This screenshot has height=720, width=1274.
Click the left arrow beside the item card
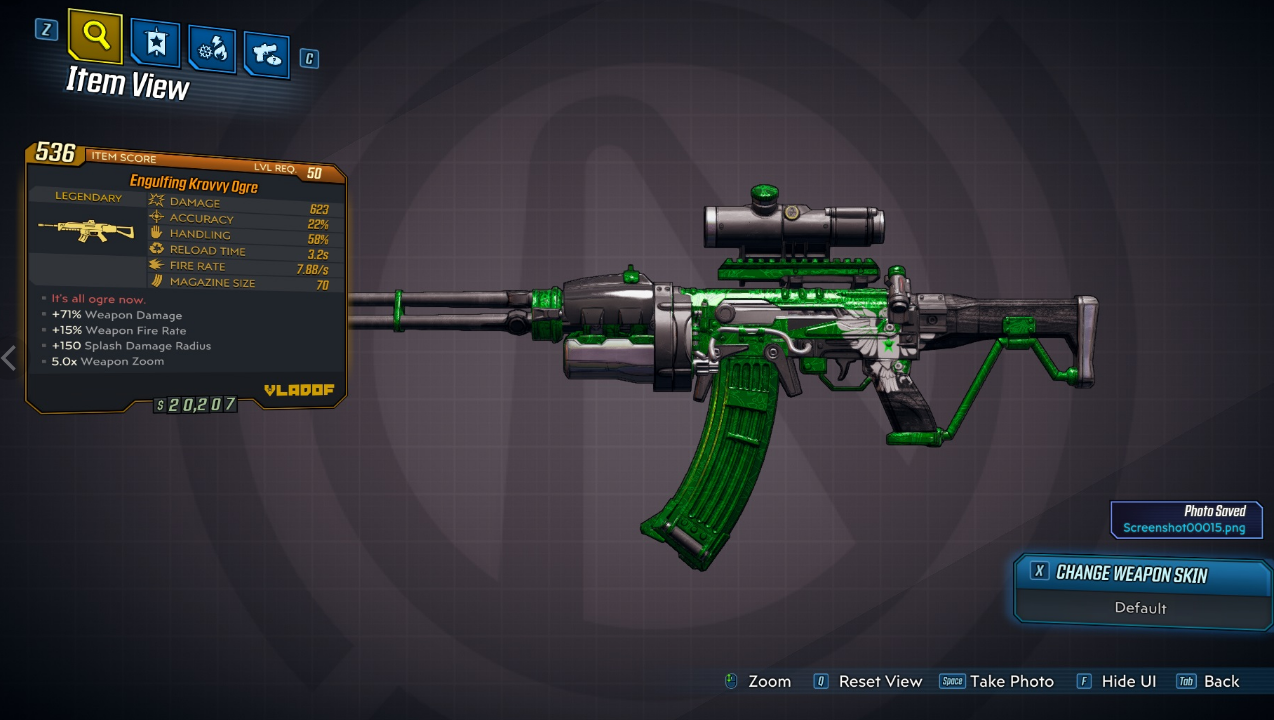pos(9,358)
